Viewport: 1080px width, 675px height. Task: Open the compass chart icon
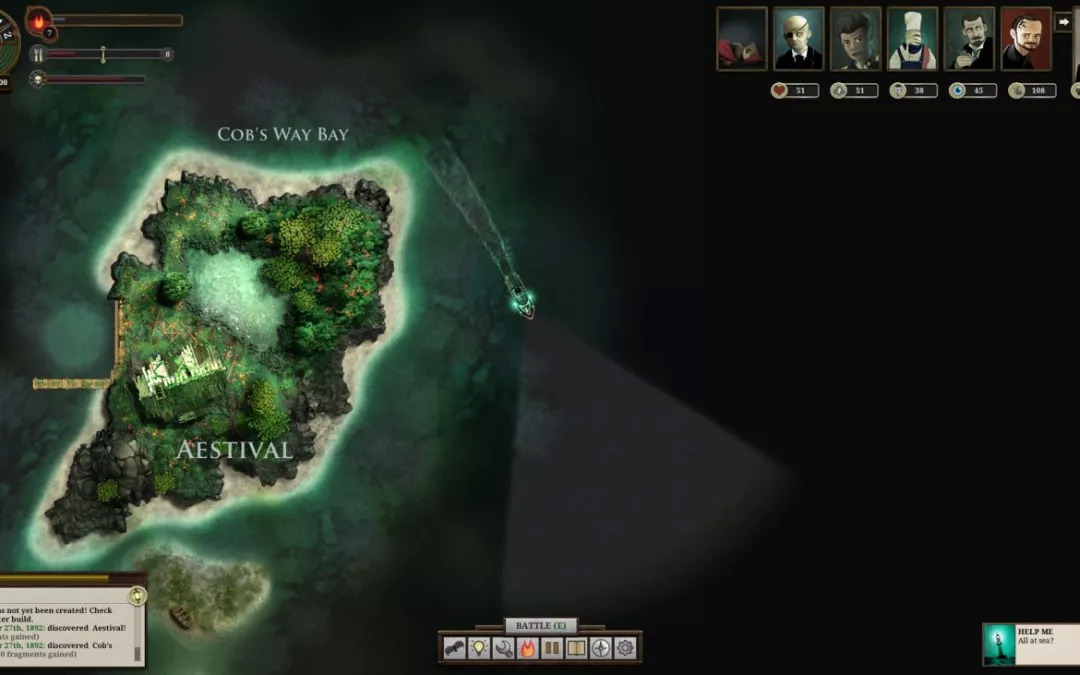[600, 648]
